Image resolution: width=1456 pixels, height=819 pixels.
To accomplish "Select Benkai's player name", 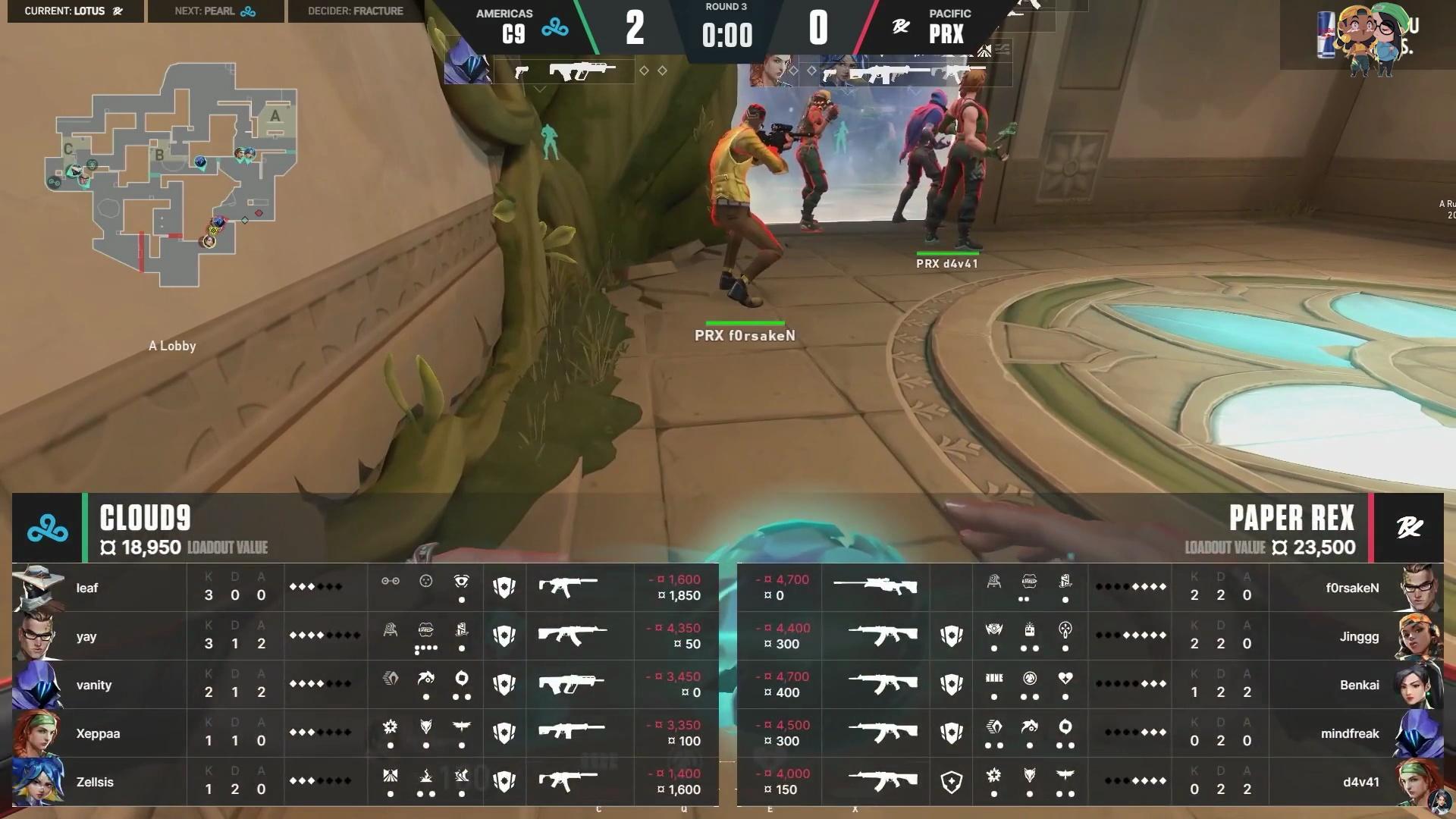I will [x=1359, y=685].
